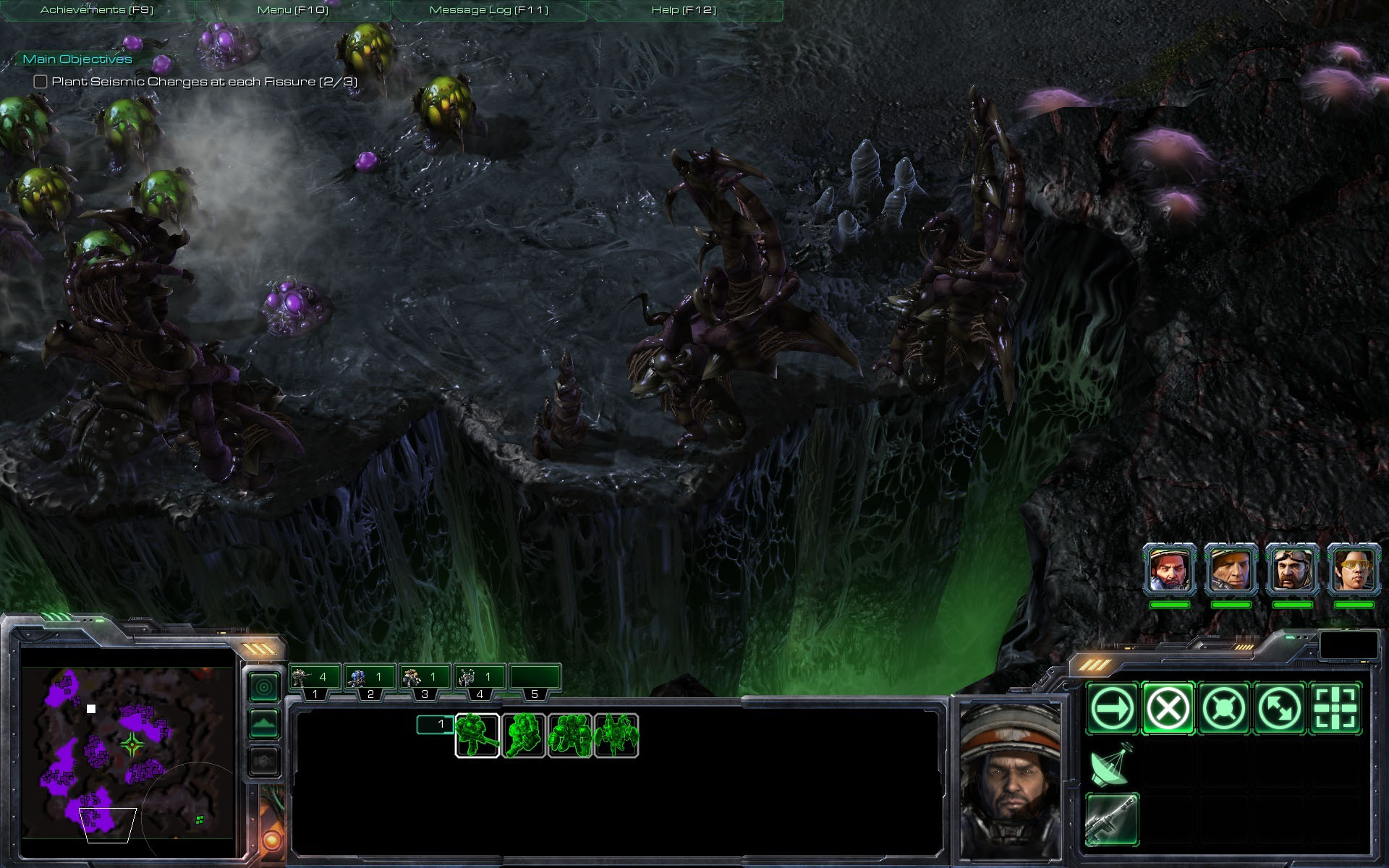Collapse the Main Objectives header
The image size is (1389, 868).
[77, 59]
